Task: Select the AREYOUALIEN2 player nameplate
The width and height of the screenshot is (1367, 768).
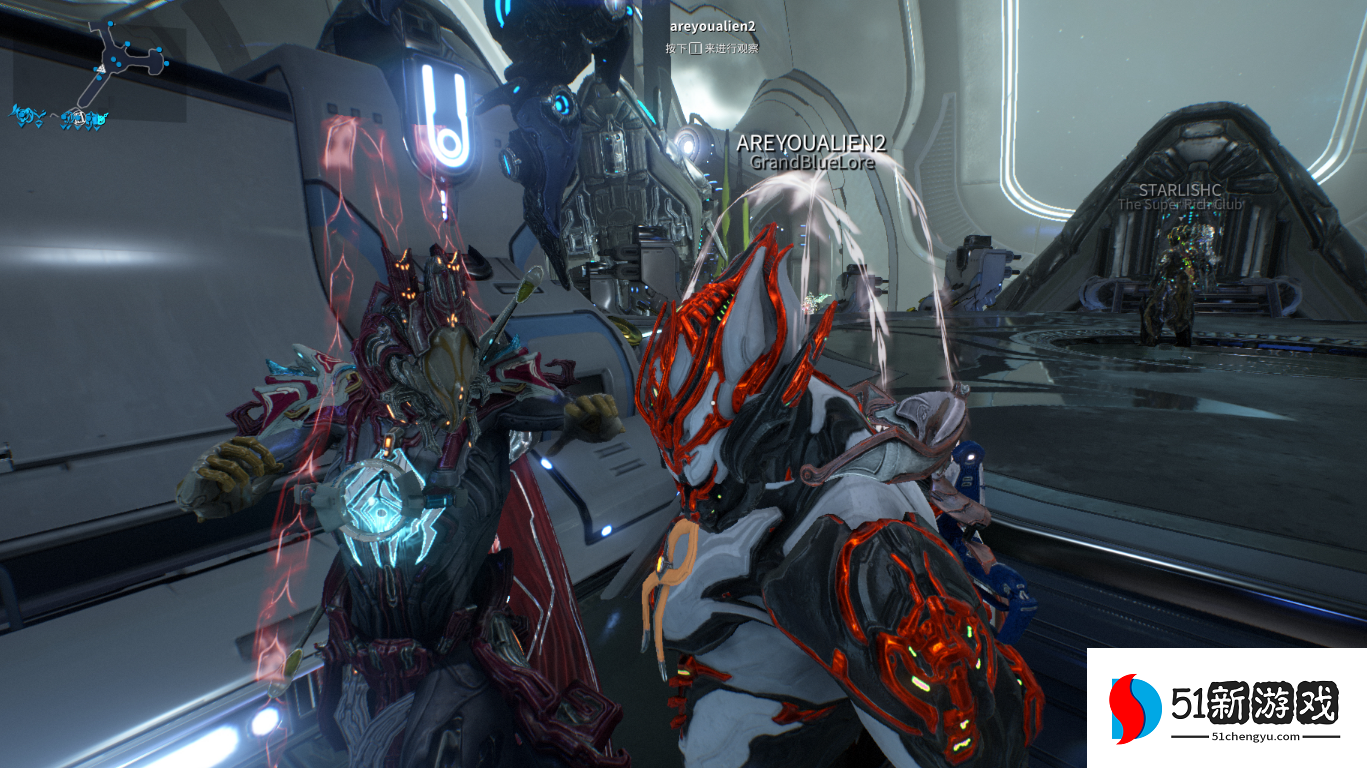Action: pyautogui.click(x=811, y=144)
